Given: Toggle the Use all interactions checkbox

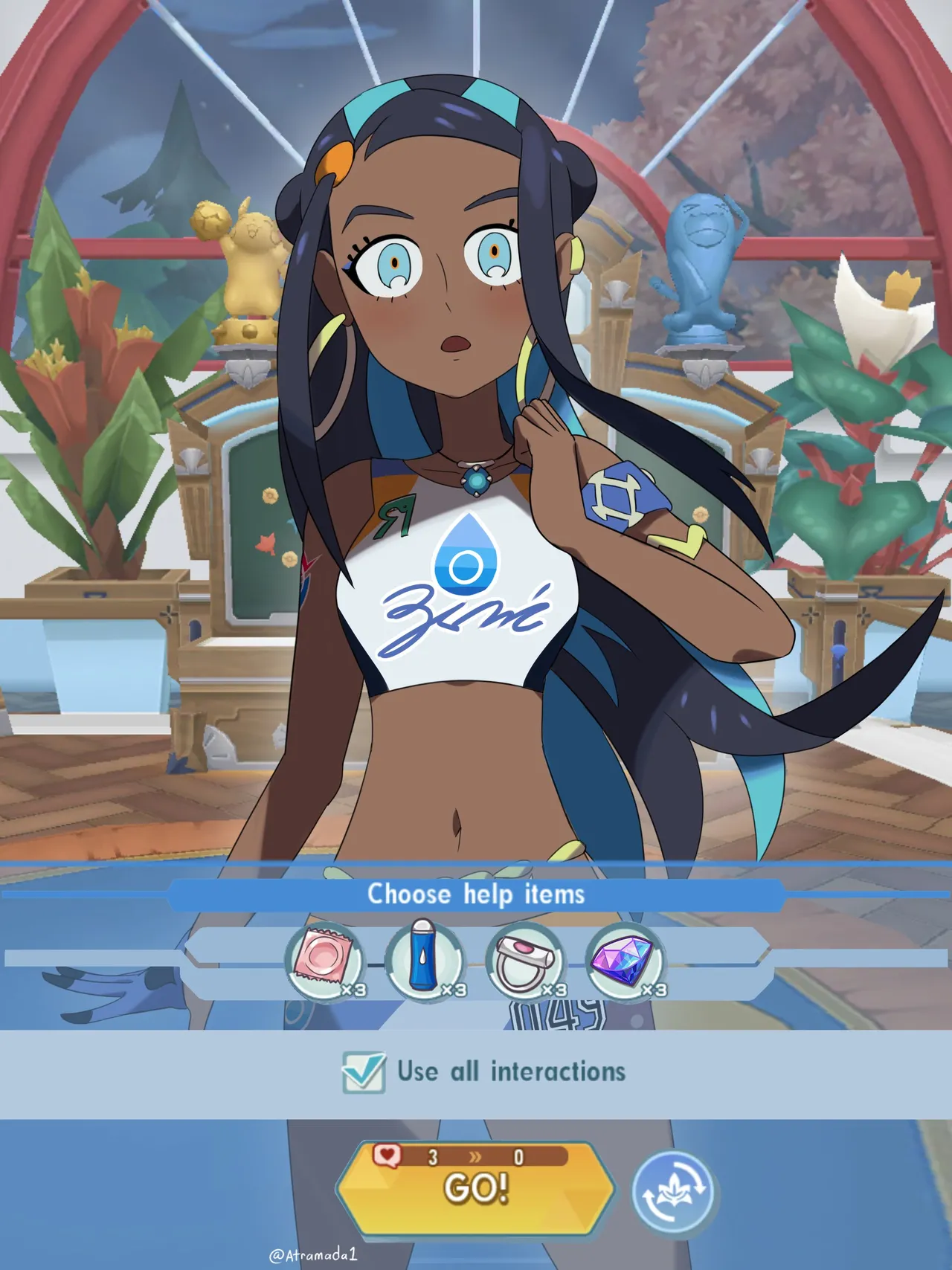Looking at the screenshot, I should [364, 1072].
